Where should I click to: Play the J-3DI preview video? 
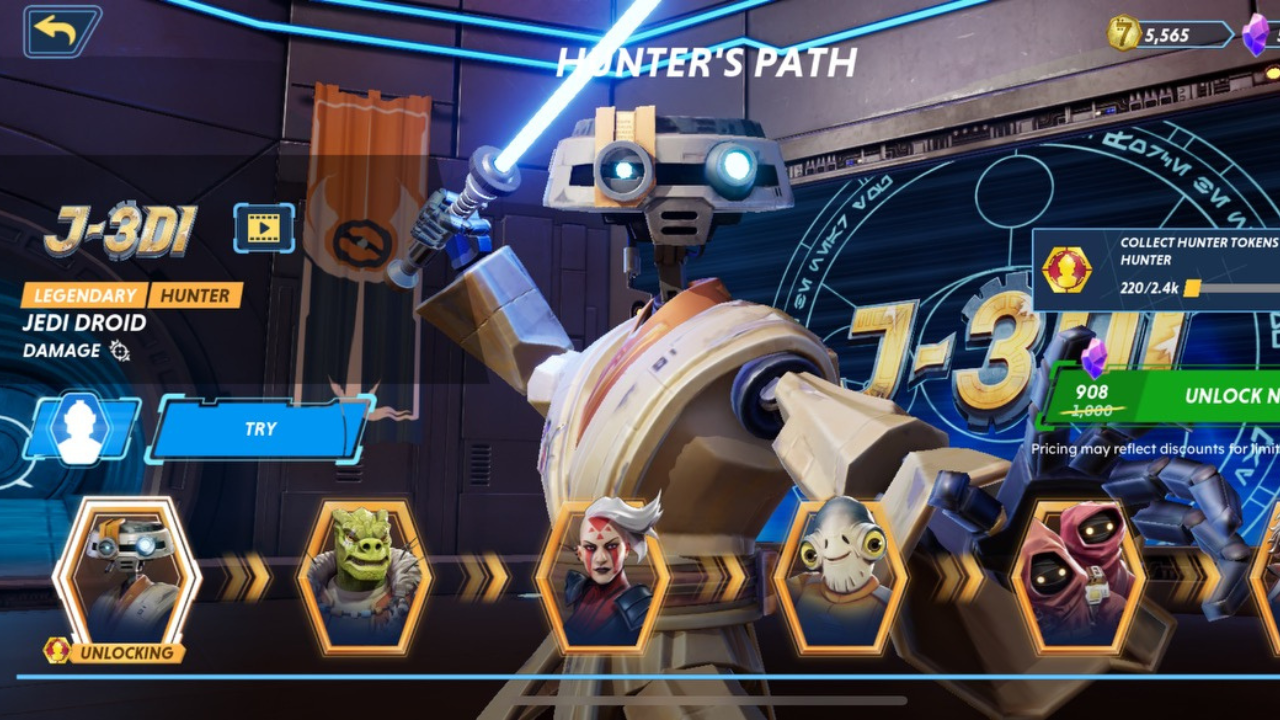[262, 228]
